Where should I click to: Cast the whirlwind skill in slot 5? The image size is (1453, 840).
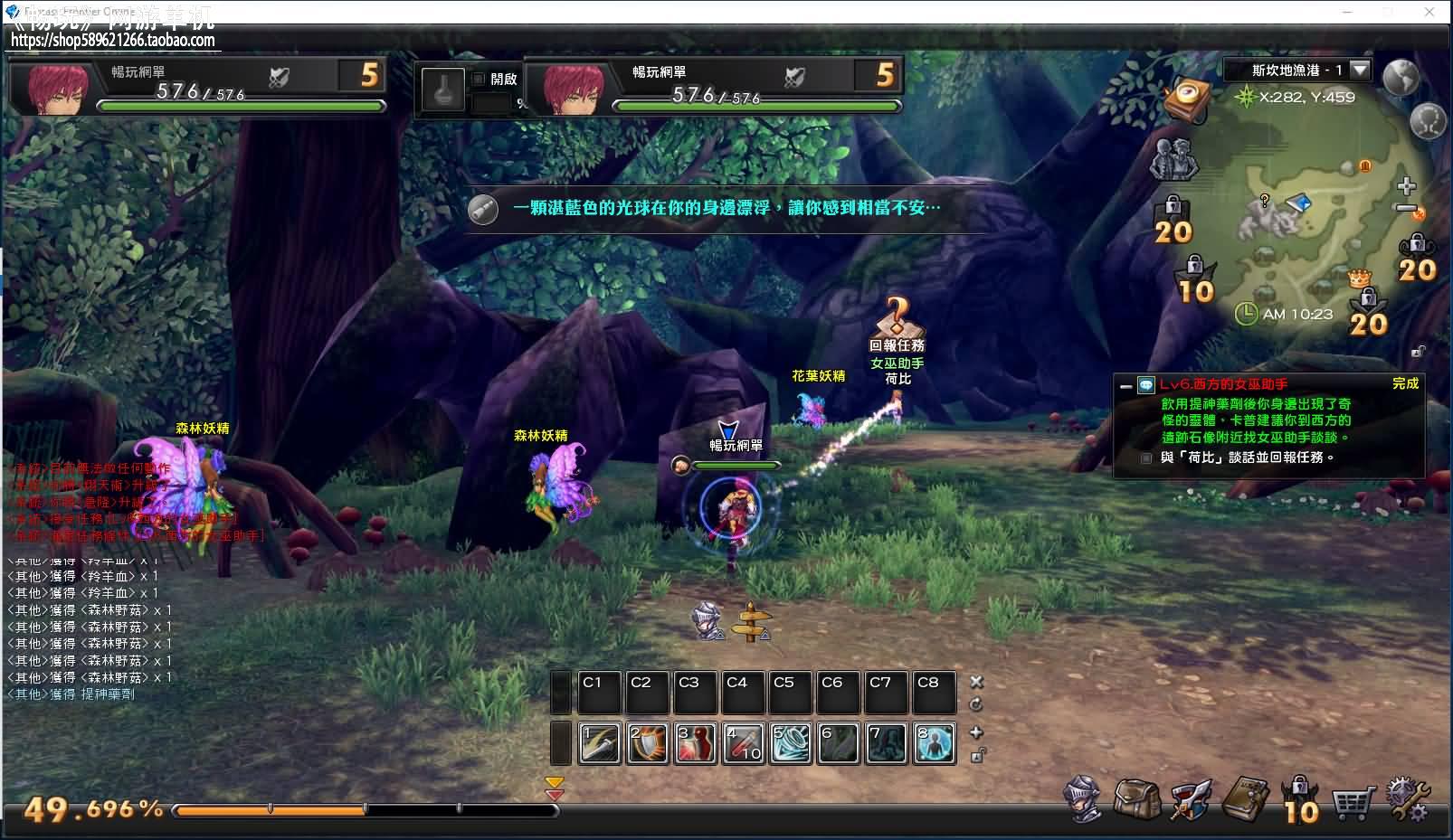pyautogui.click(x=791, y=743)
